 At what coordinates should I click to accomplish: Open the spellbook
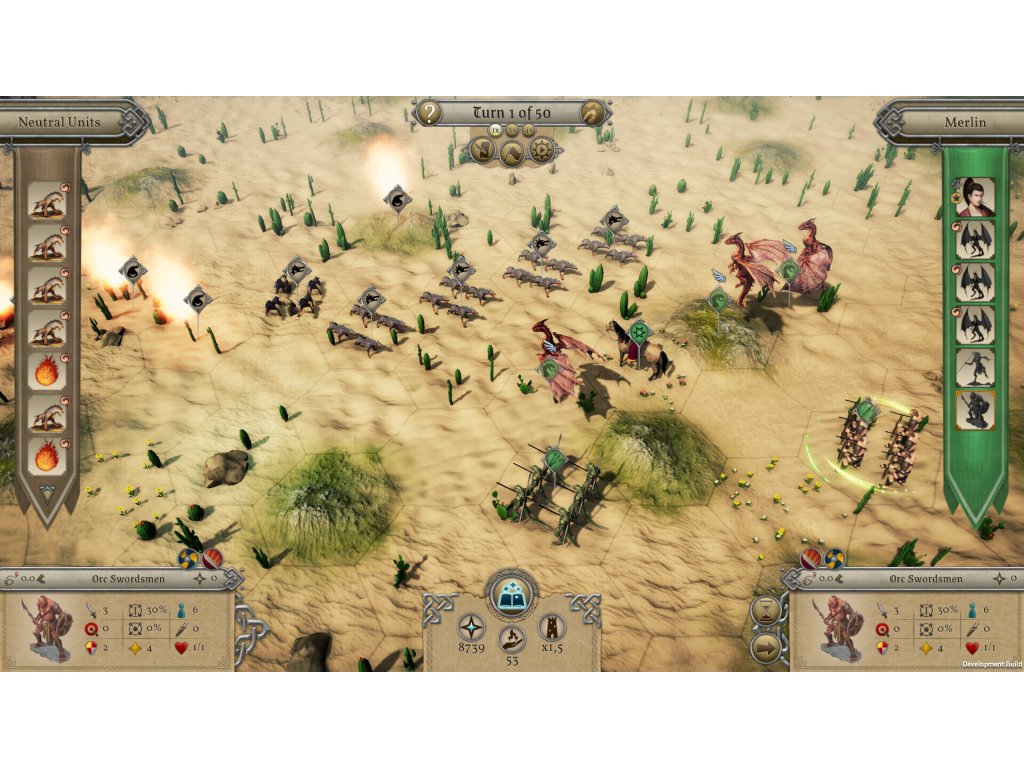[x=511, y=594]
